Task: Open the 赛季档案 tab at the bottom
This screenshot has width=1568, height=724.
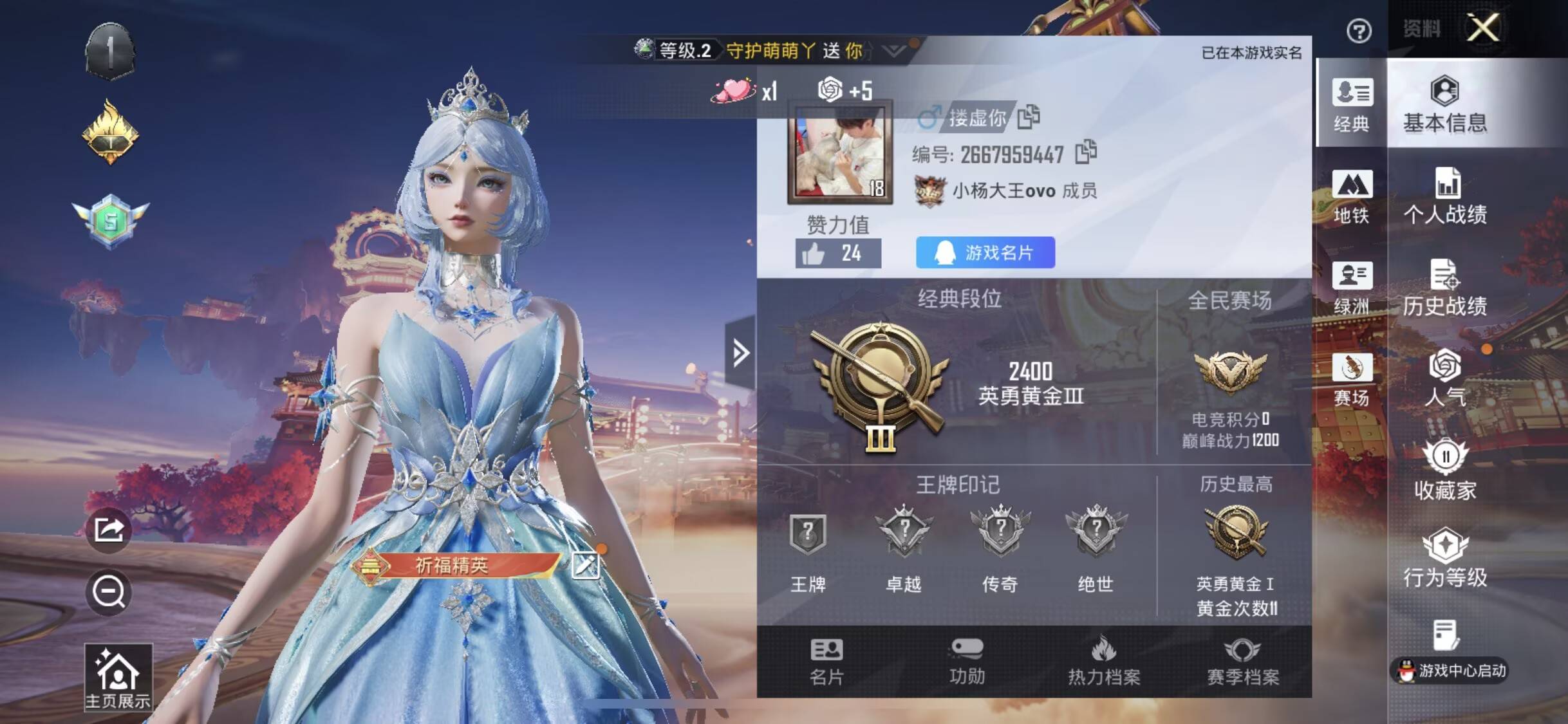Action: click(x=1242, y=661)
